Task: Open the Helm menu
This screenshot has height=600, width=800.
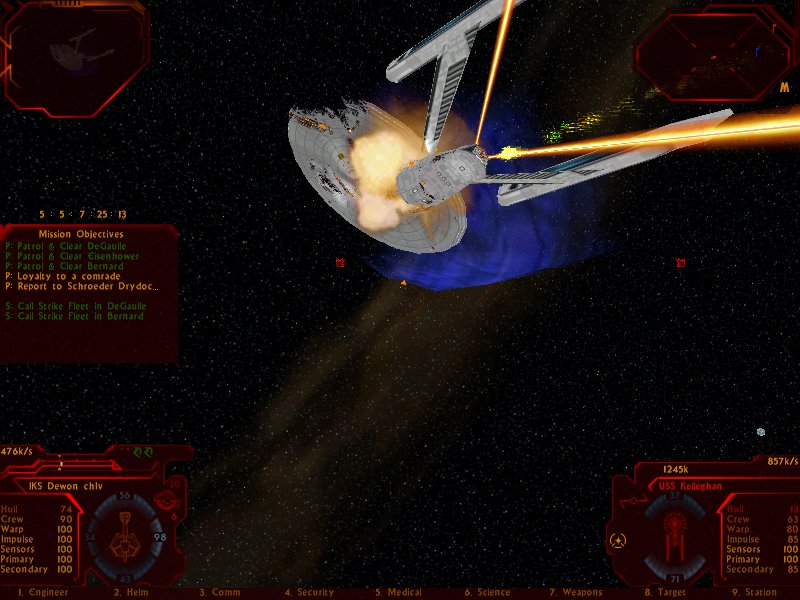Action: 131,593
